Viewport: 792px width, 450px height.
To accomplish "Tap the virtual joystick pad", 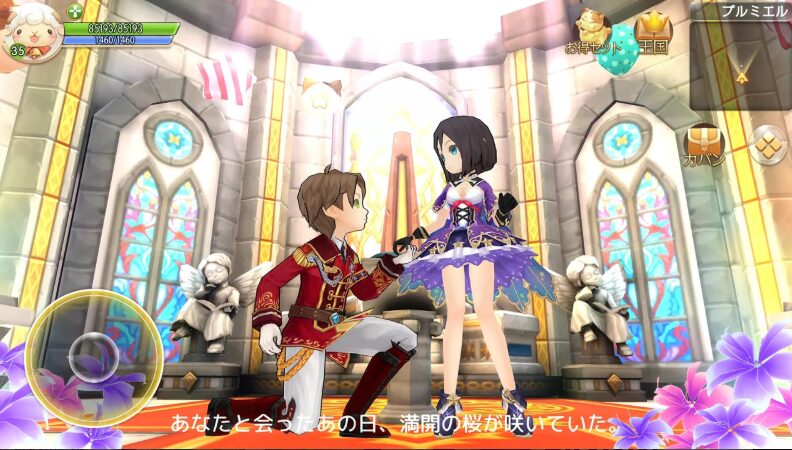I will pyautogui.click(x=94, y=356).
